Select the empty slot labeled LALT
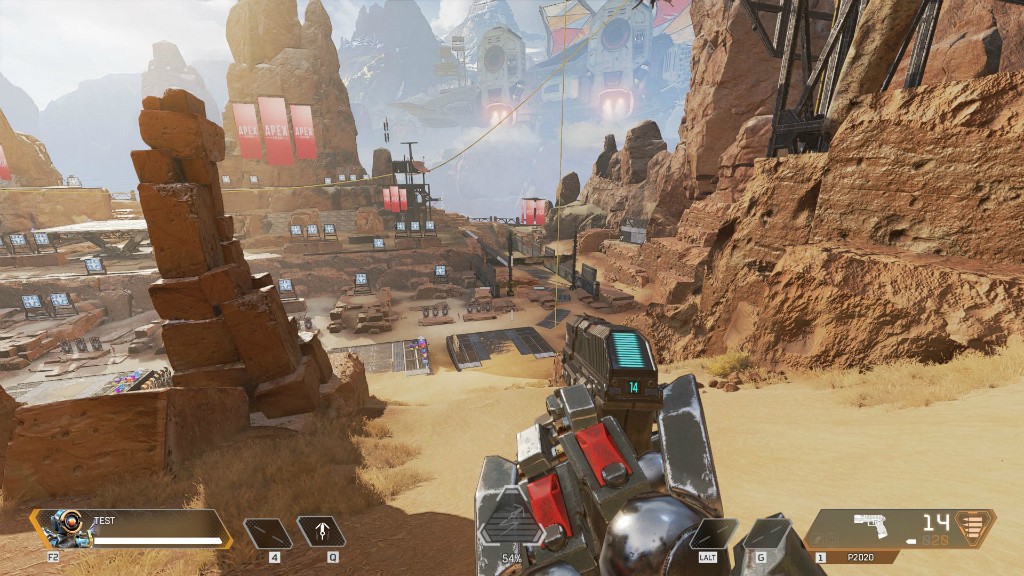 pyautogui.click(x=713, y=533)
